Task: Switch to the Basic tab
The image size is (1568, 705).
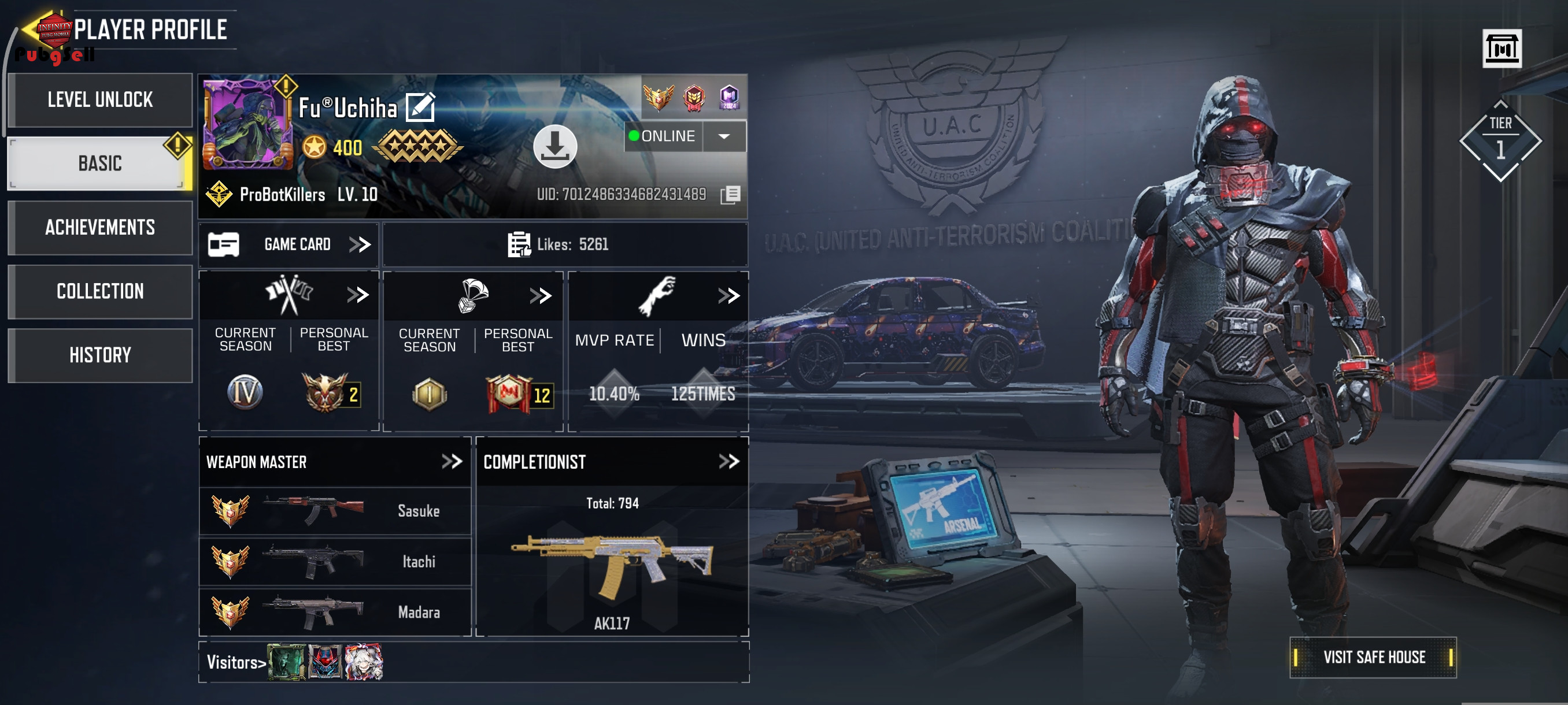Action: [x=100, y=163]
